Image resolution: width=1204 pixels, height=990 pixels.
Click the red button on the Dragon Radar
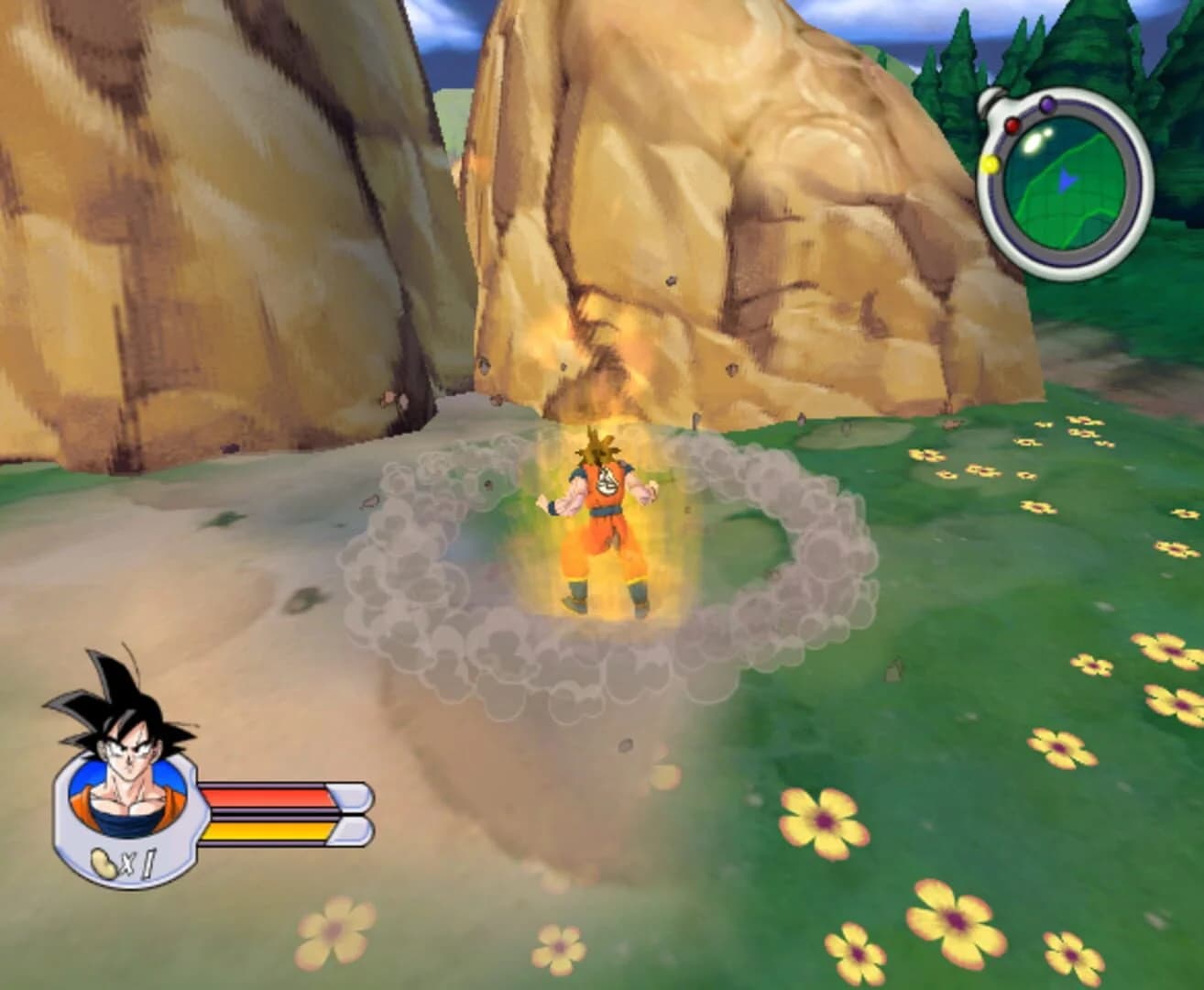pos(1012,126)
